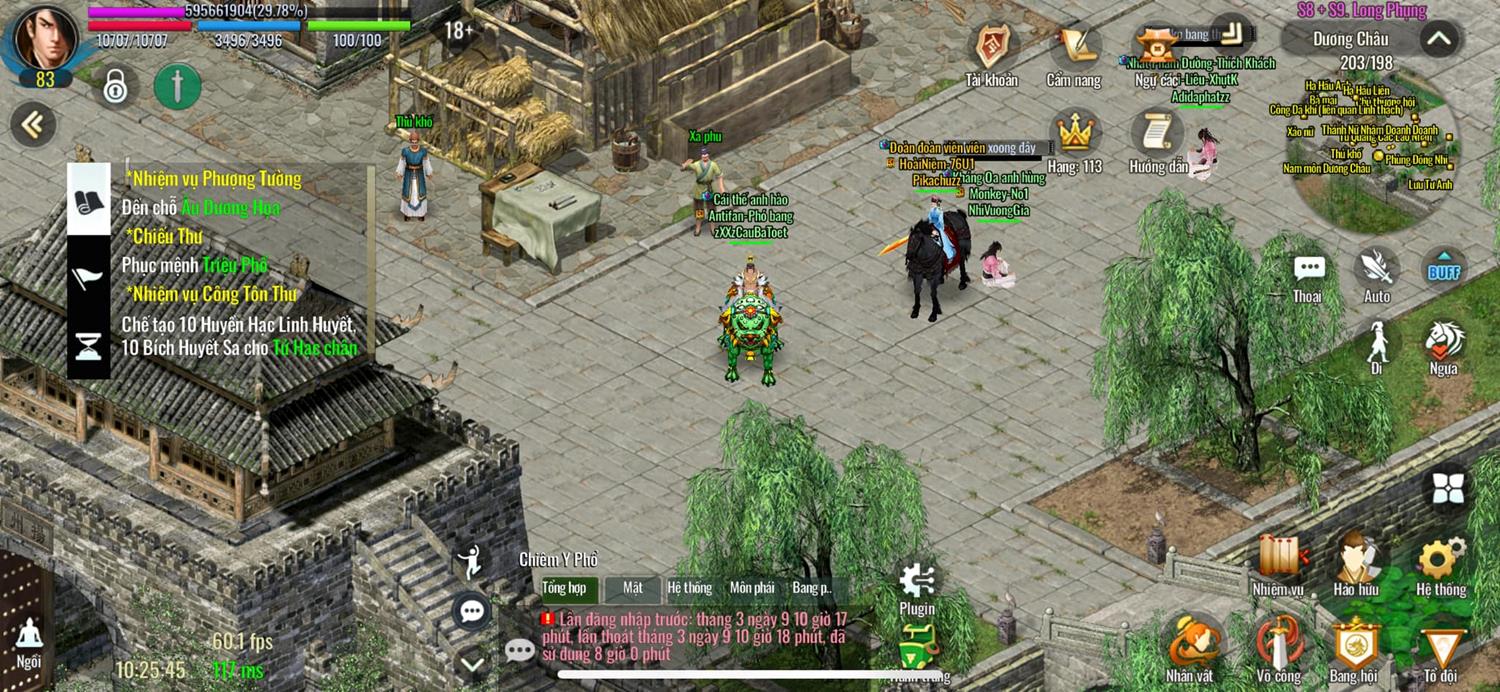
Task: Open the Hảo hữu friends list
Action: coord(1356,560)
